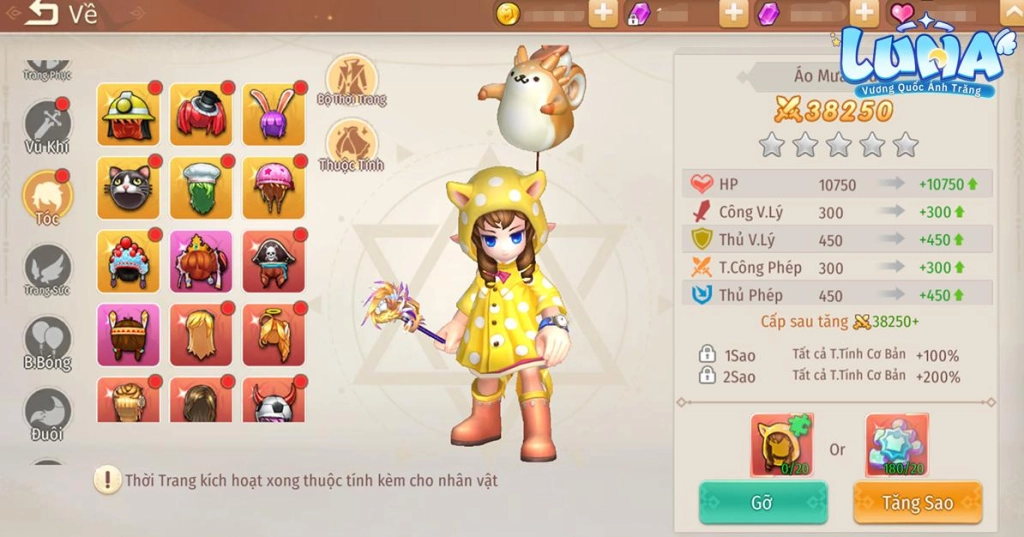Select the pumpkin crown hairstyle
1024x537 pixels.
point(201,261)
